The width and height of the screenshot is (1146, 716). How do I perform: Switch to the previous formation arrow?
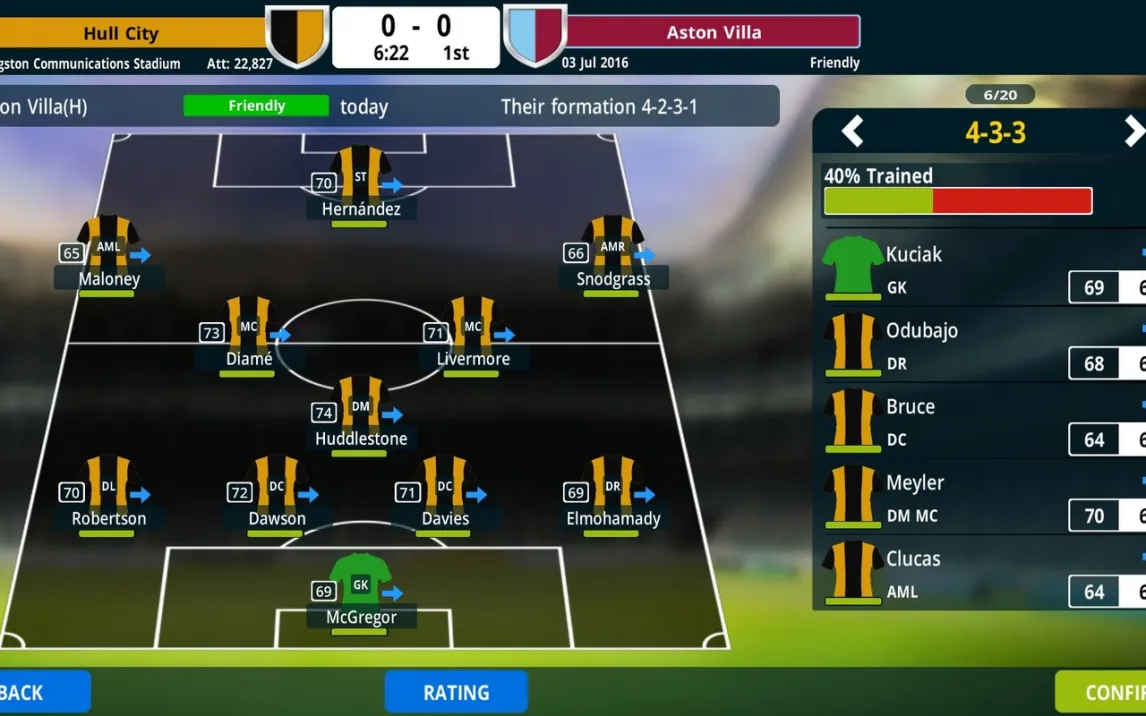[x=852, y=131]
